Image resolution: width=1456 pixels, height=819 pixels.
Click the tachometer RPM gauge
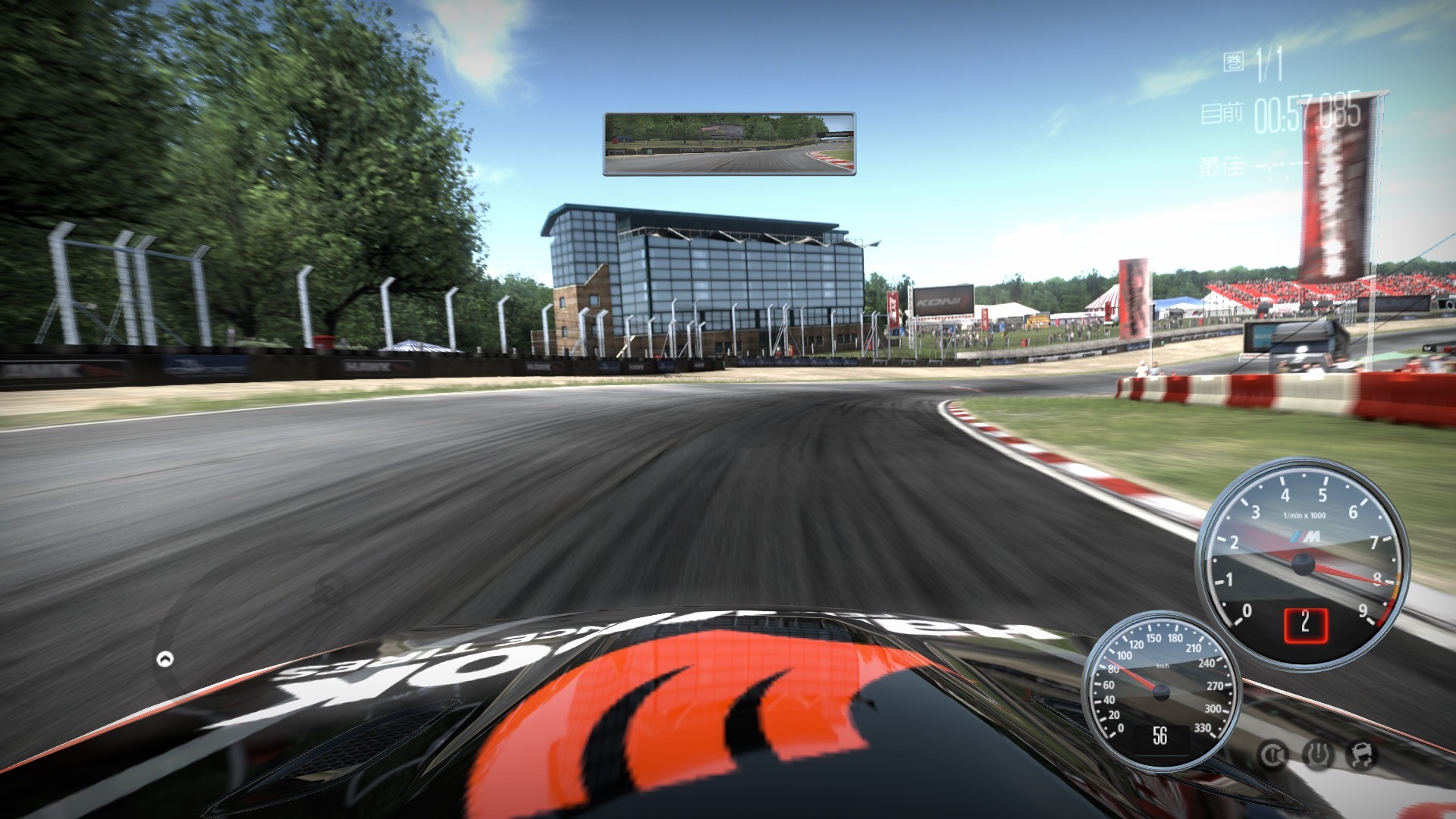pos(1302,563)
